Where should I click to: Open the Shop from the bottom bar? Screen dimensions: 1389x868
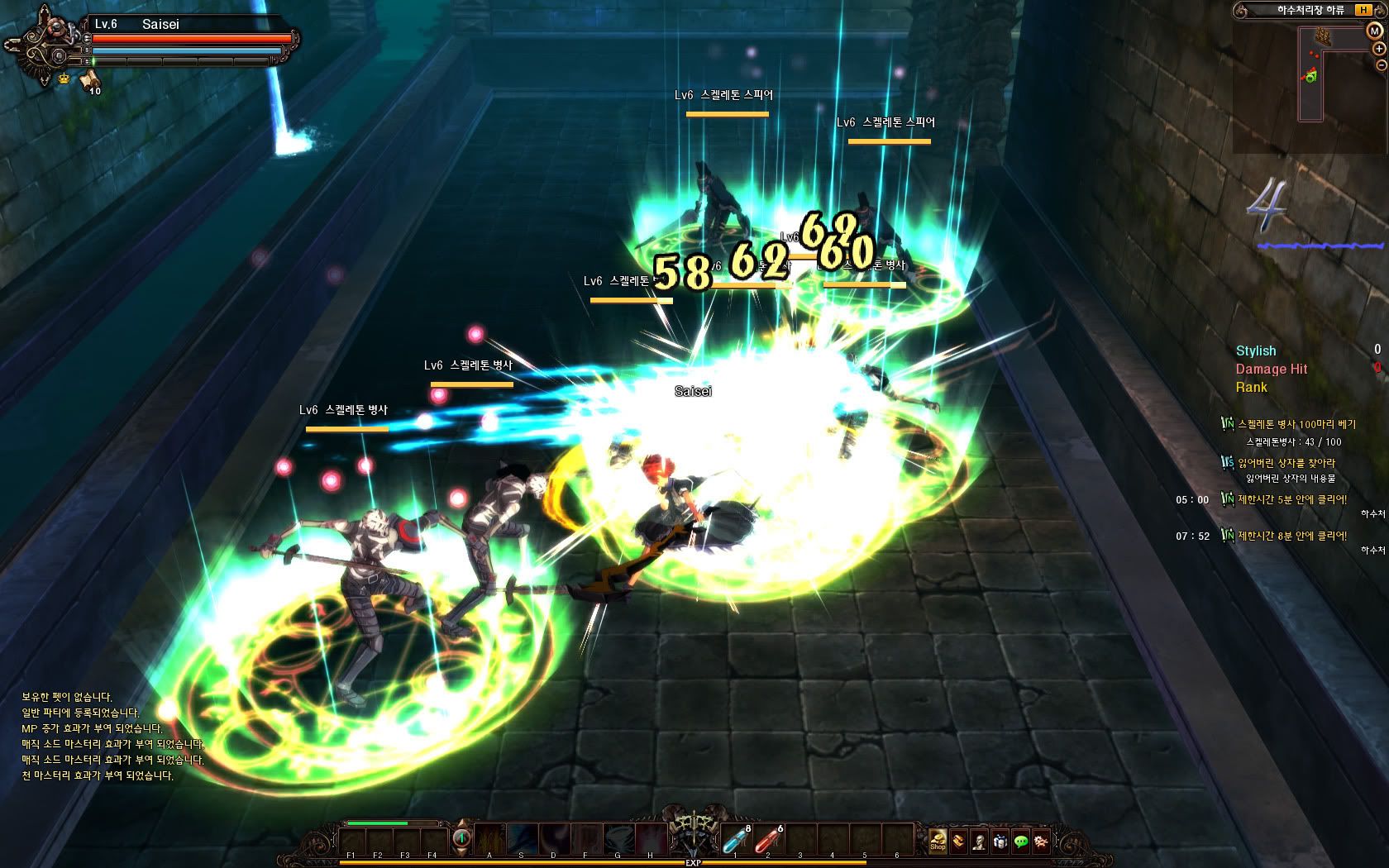(x=938, y=841)
